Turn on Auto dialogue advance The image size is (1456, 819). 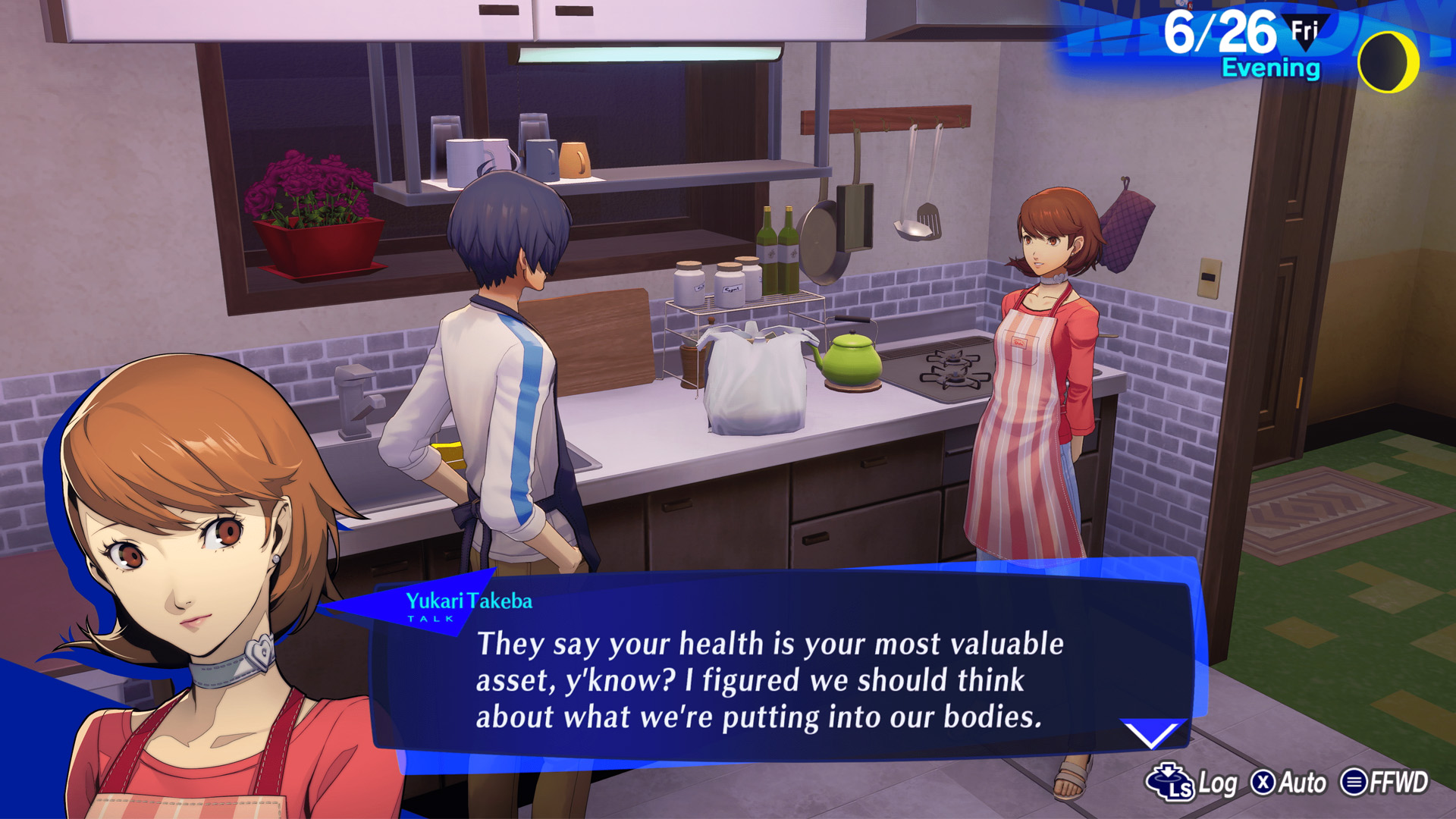click(x=1288, y=783)
